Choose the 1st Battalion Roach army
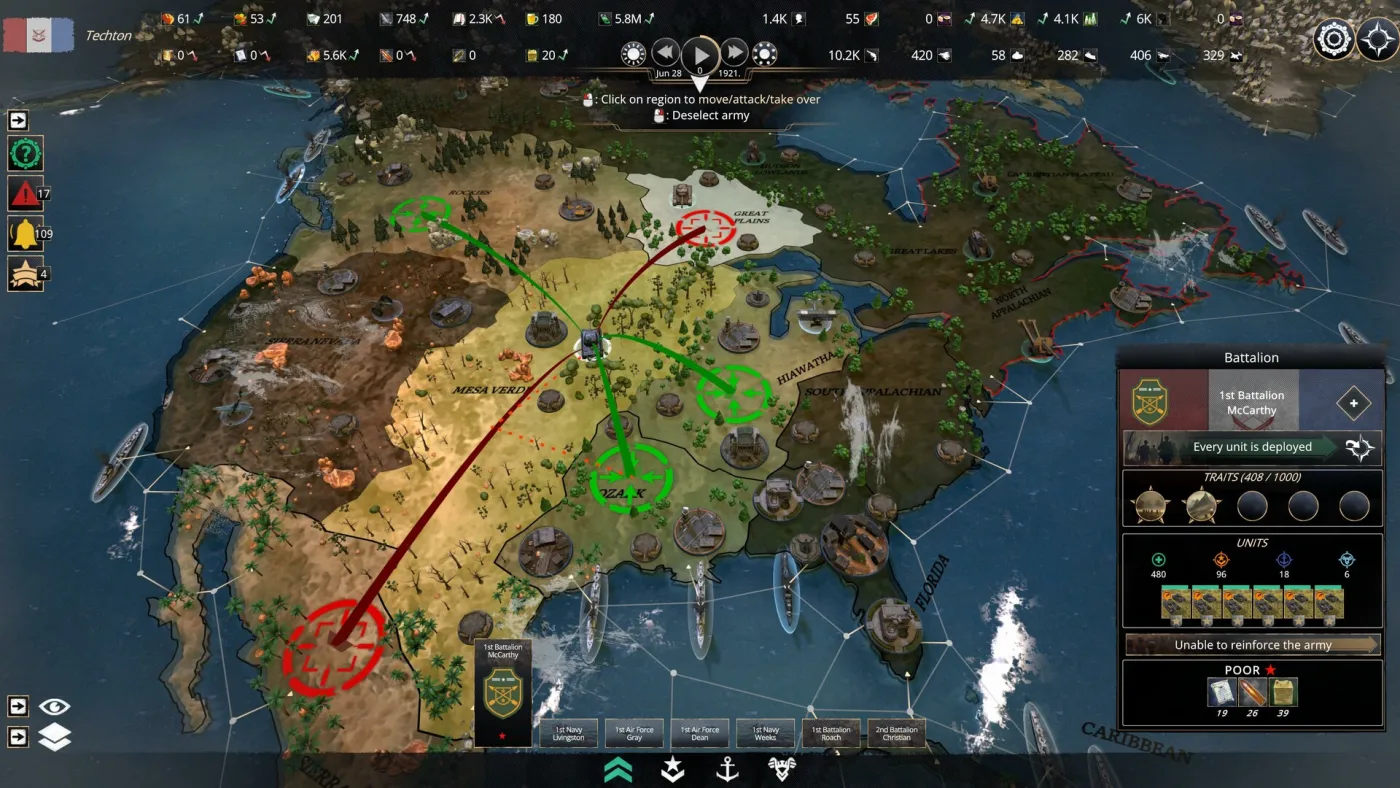 tap(831, 733)
